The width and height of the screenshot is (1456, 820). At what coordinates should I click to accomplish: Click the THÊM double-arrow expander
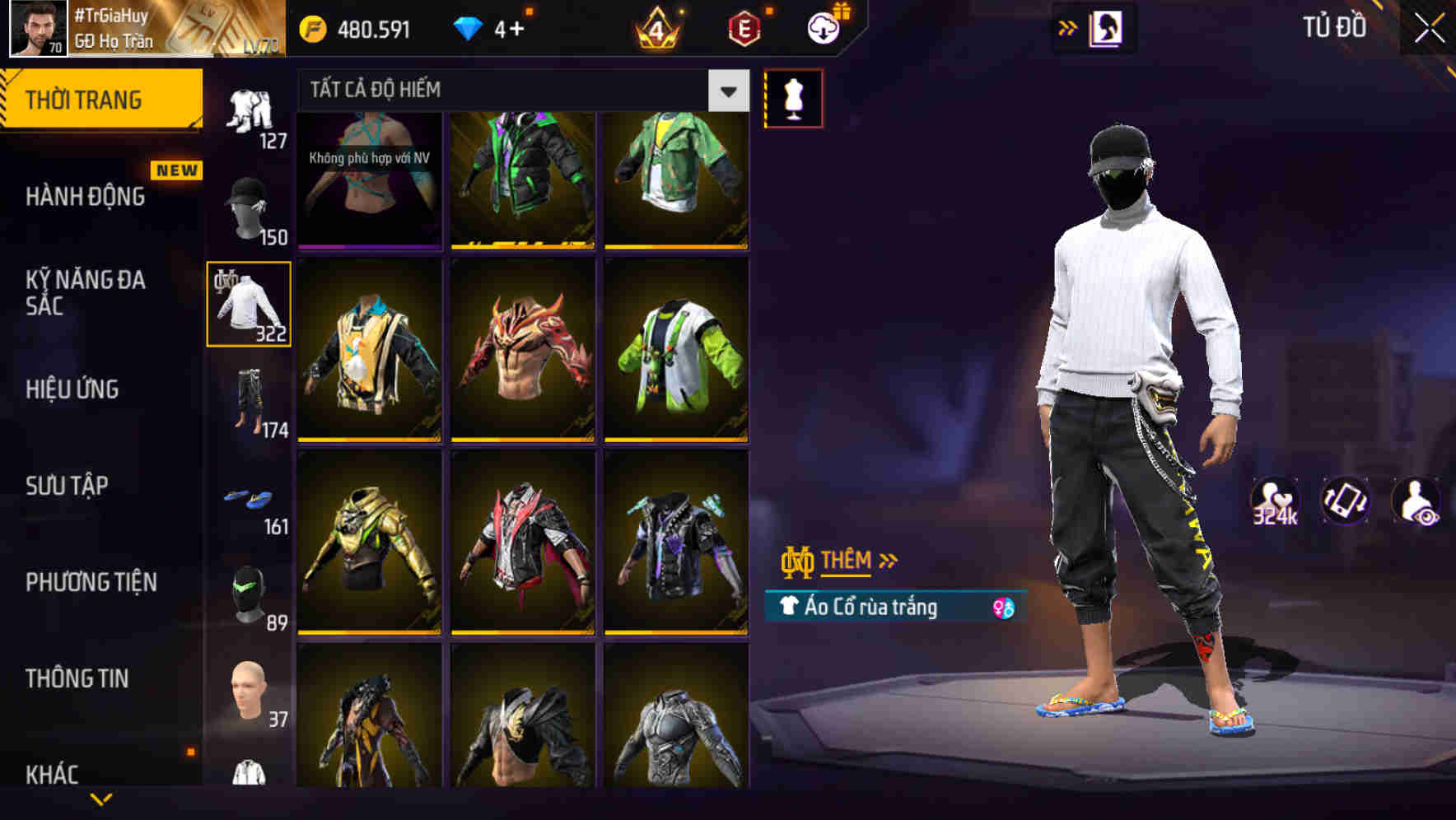887,561
